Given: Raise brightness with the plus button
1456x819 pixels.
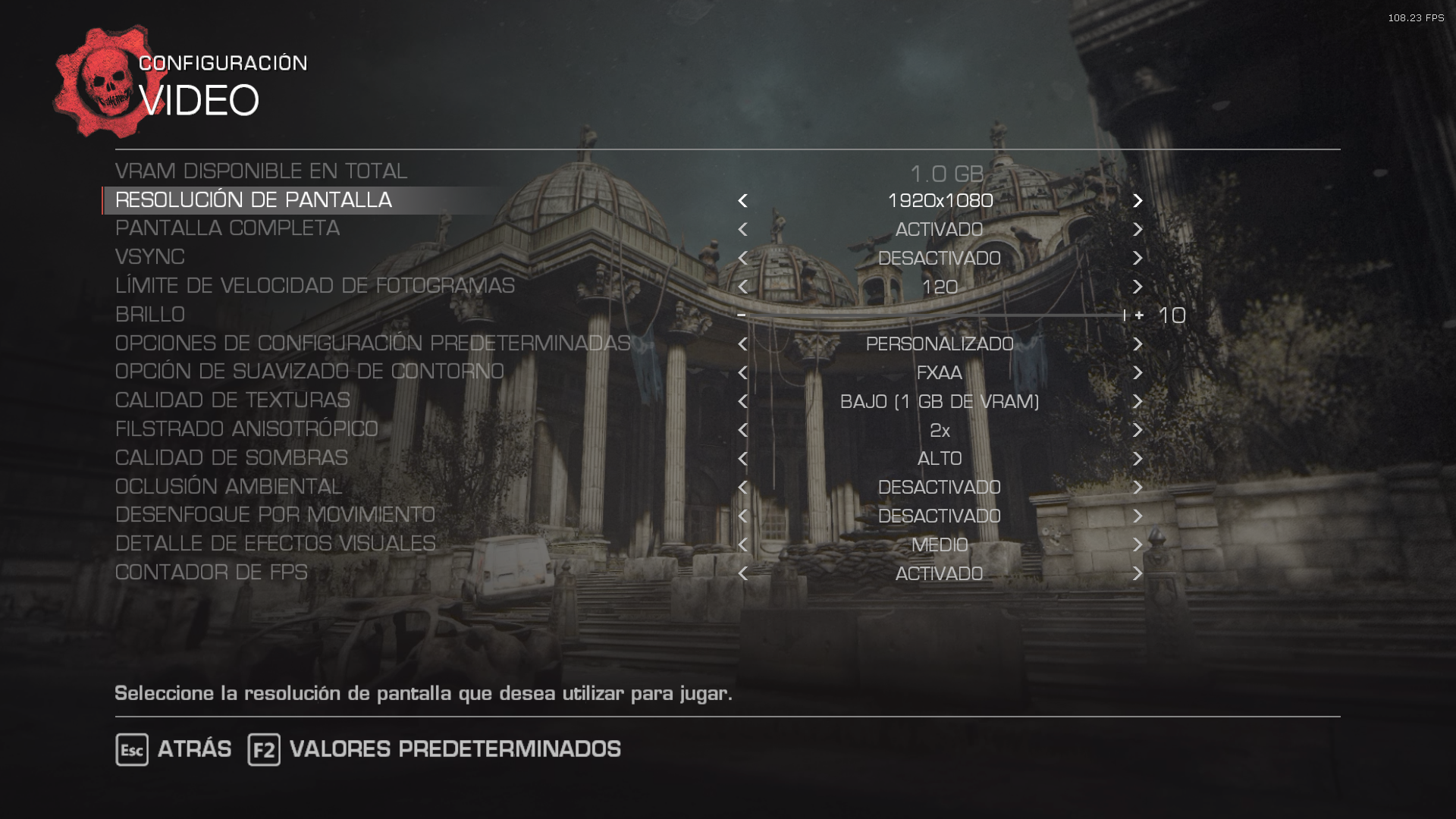Looking at the screenshot, I should click(1139, 315).
